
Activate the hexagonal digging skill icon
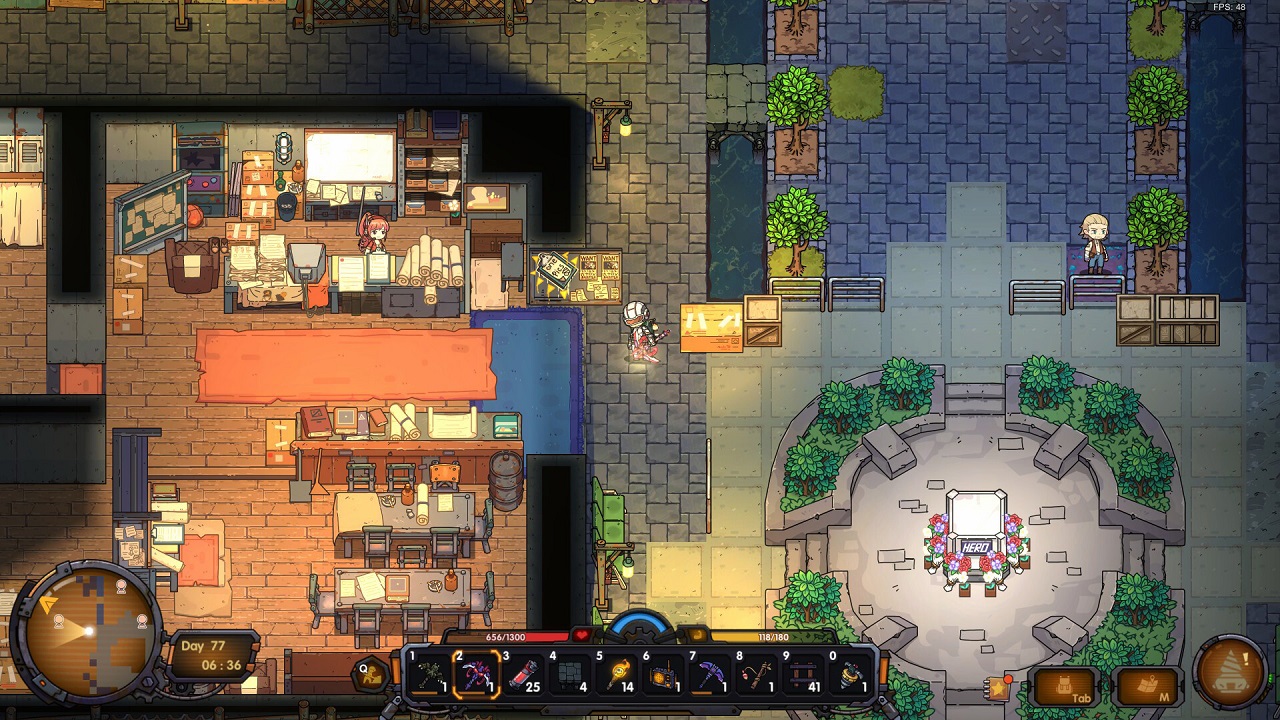click(x=369, y=675)
